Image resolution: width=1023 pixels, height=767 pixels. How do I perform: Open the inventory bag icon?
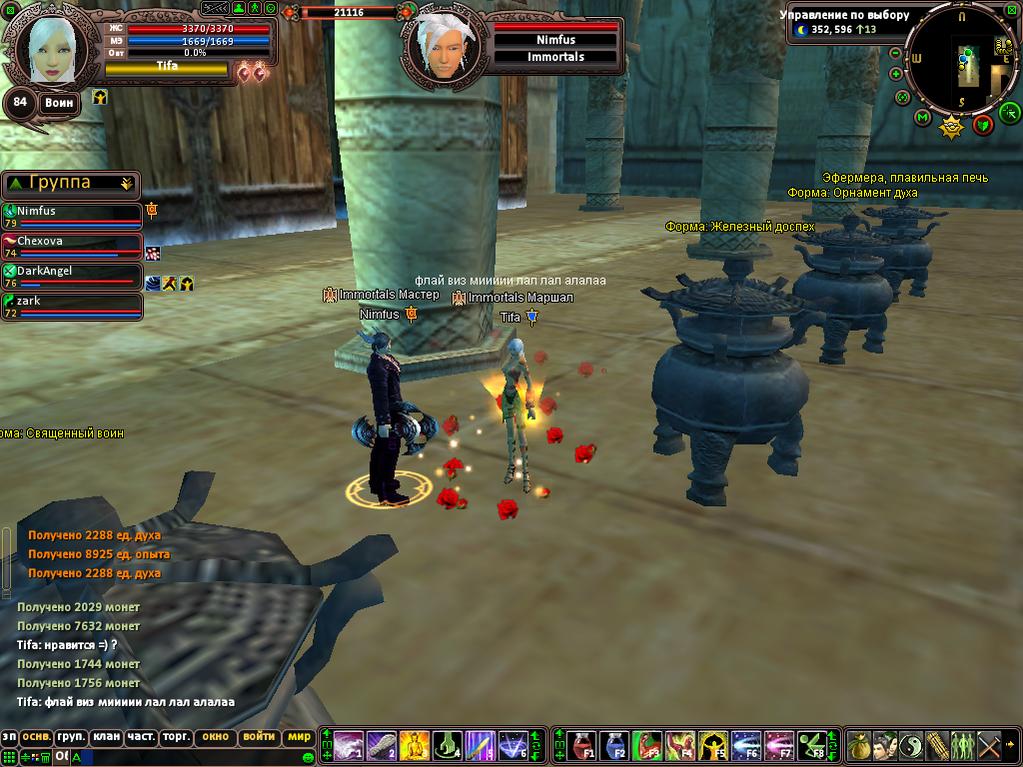[859, 745]
